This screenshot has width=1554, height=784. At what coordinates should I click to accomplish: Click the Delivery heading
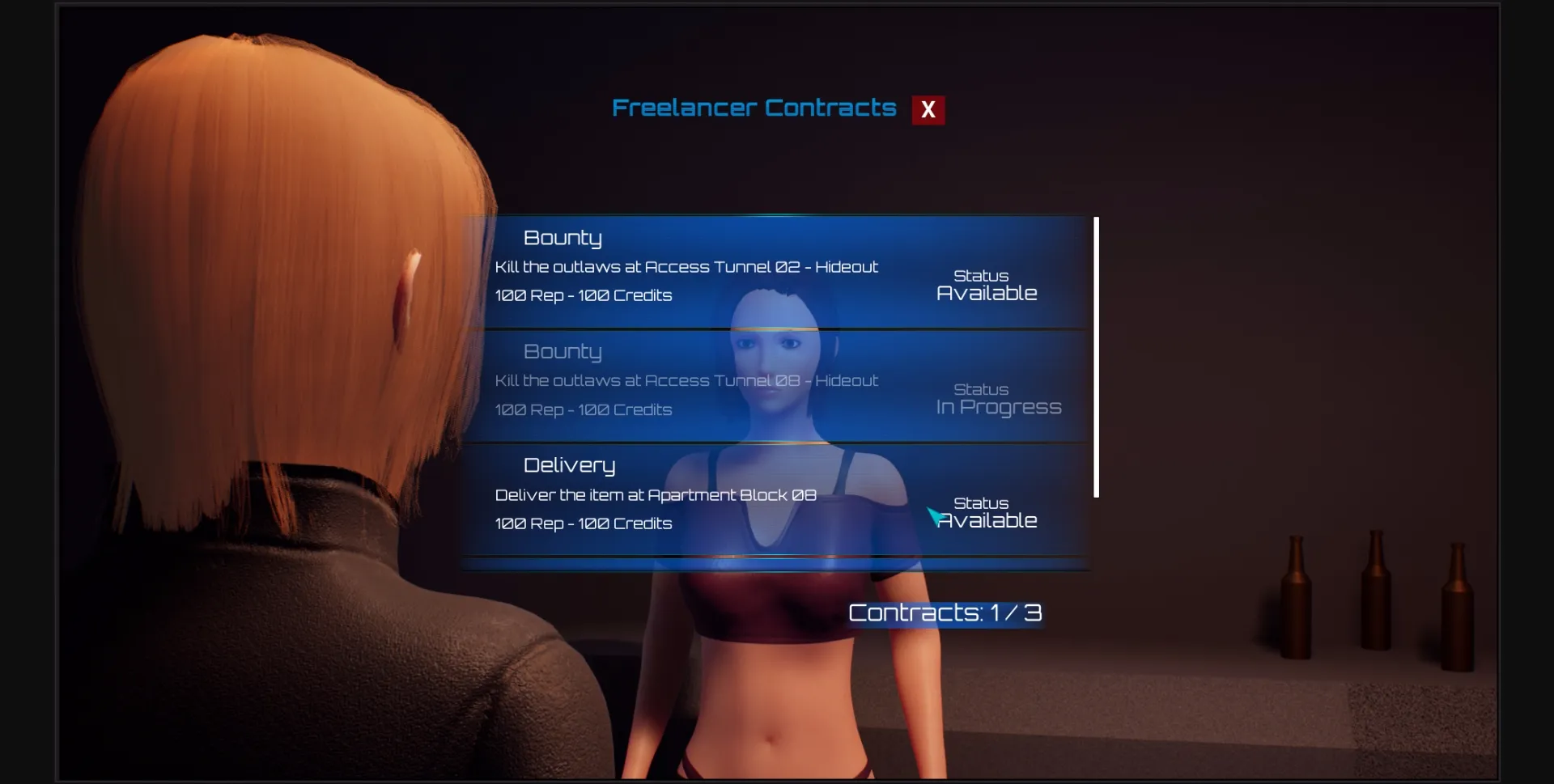point(570,465)
